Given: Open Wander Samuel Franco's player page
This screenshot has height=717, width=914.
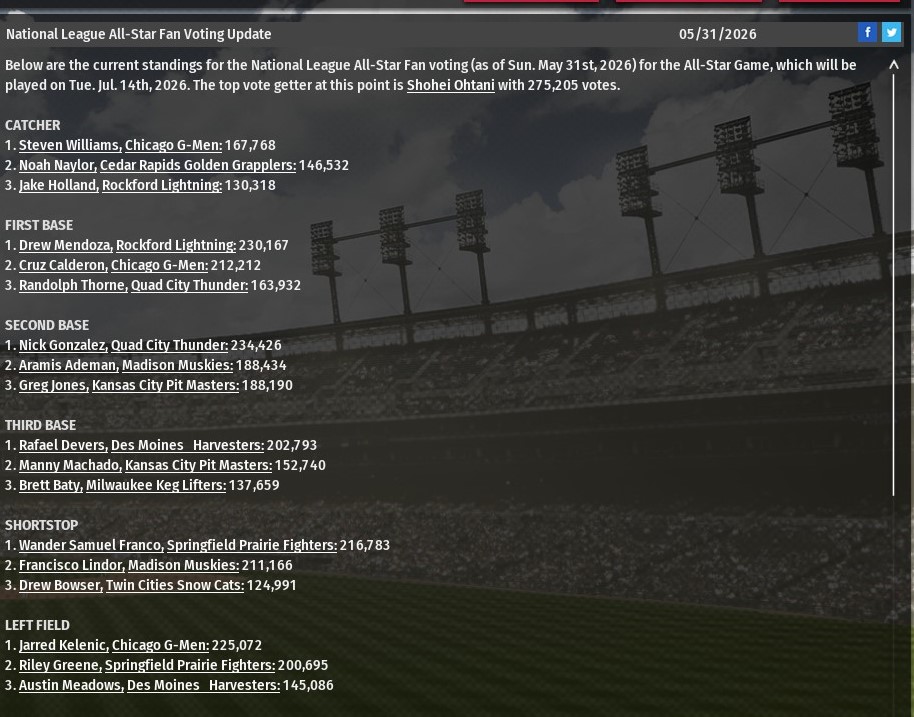Looking at the screenshot, I should click(90, 545).
